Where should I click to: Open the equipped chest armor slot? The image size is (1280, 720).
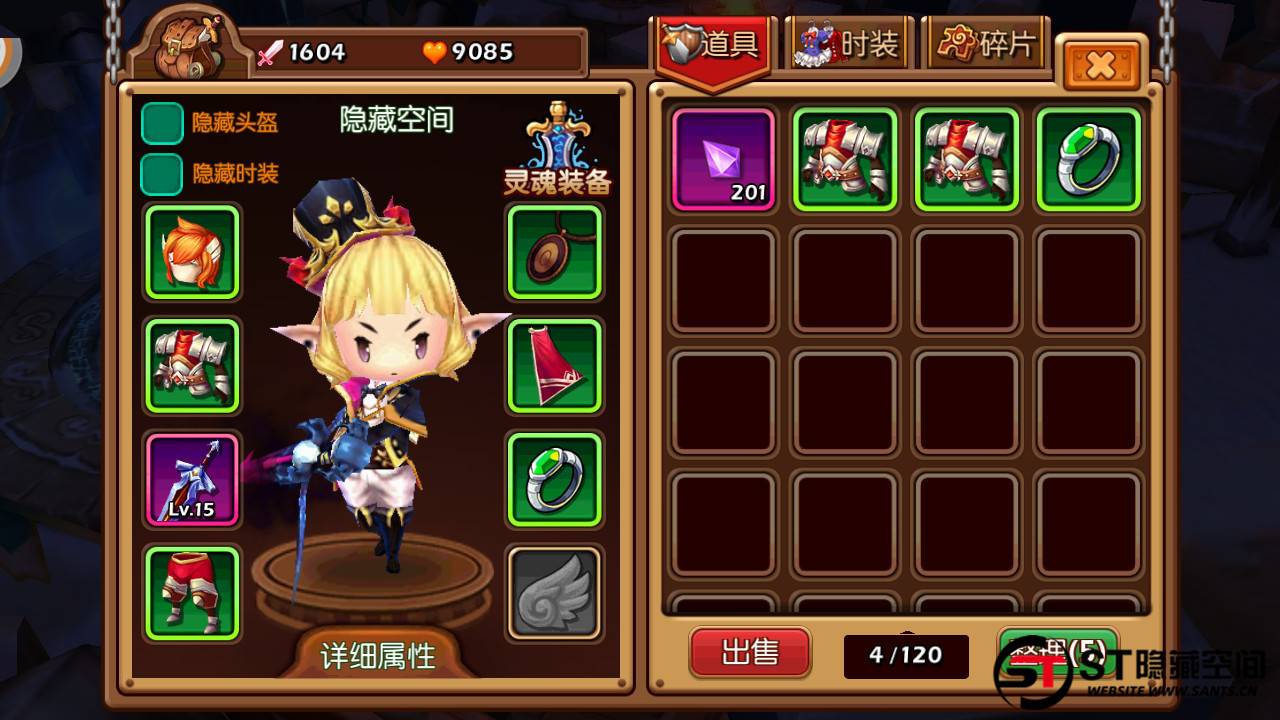(x=190, y=364)
